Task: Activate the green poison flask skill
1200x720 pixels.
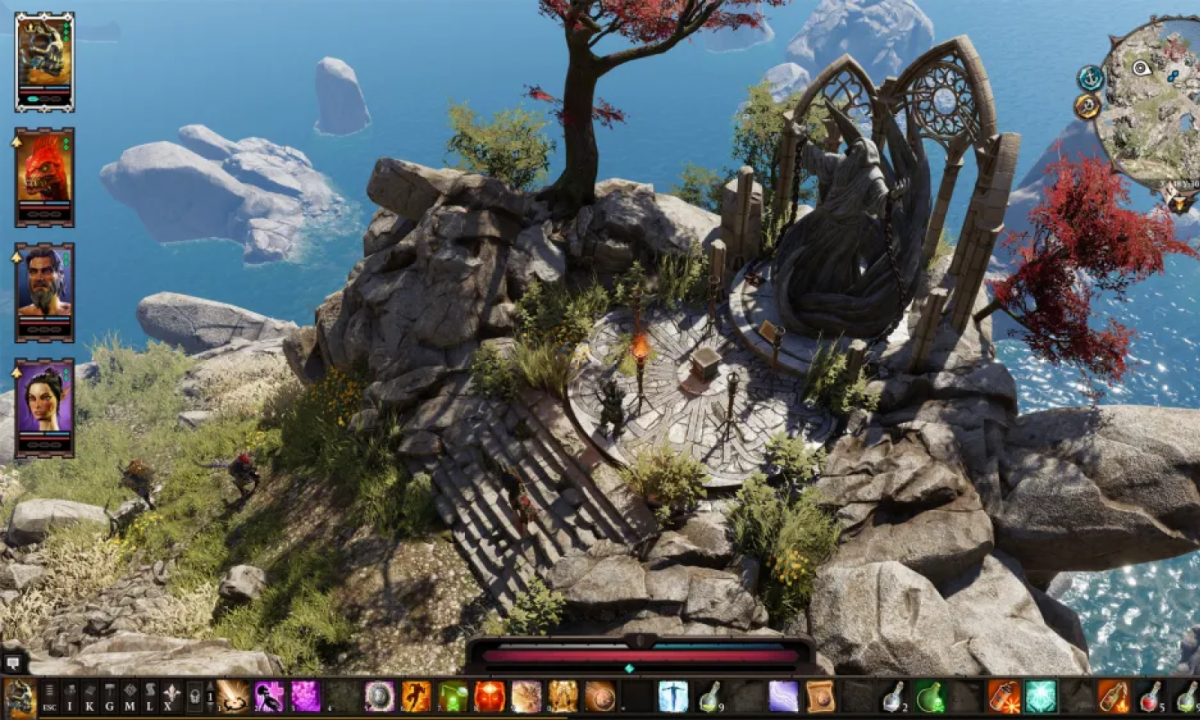Action: pyautogui.click(x=453, y=696)
